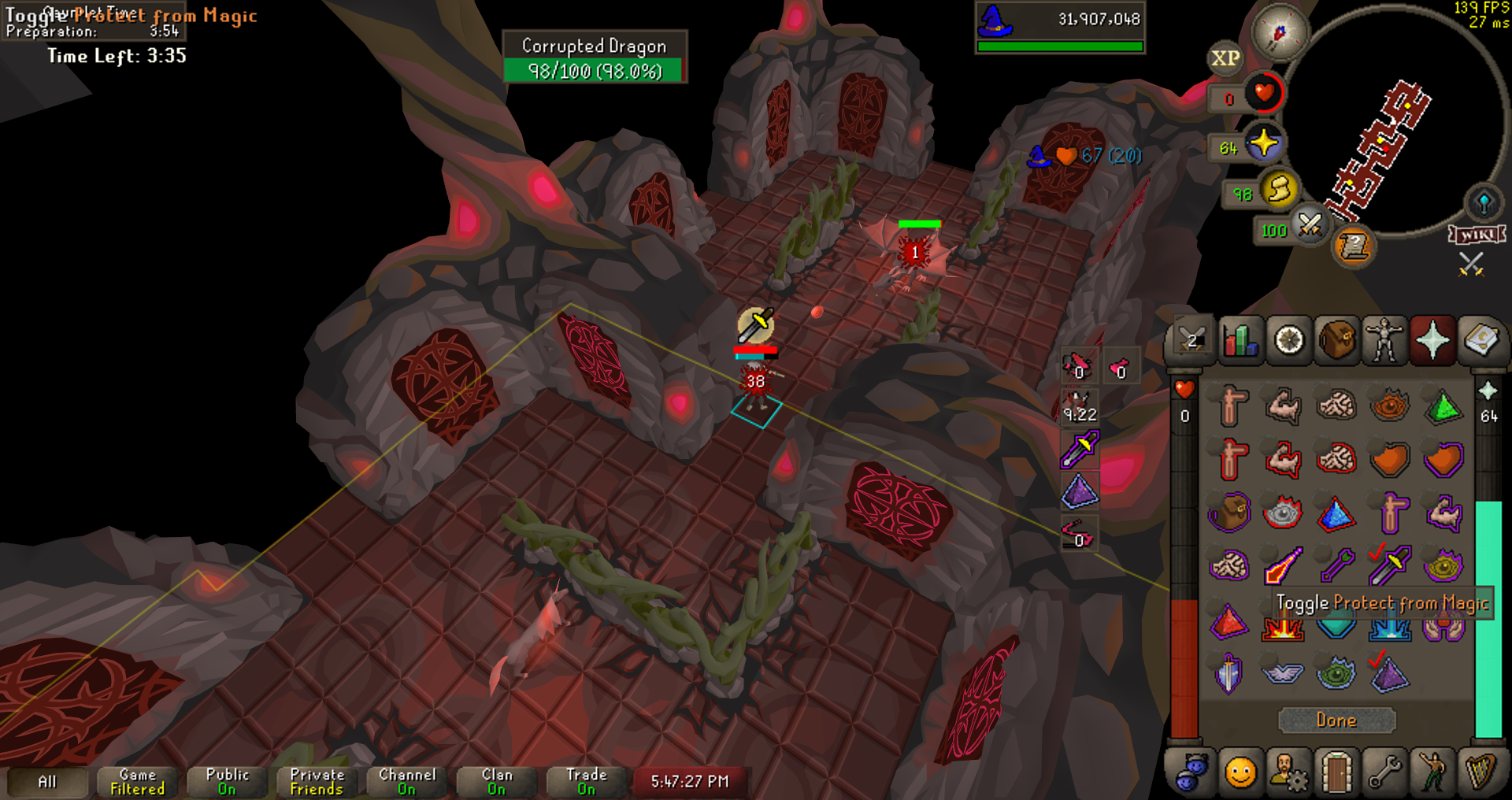1512x800 pixels.
Task: Select the All chat filter tab
Action: (47, 782)
